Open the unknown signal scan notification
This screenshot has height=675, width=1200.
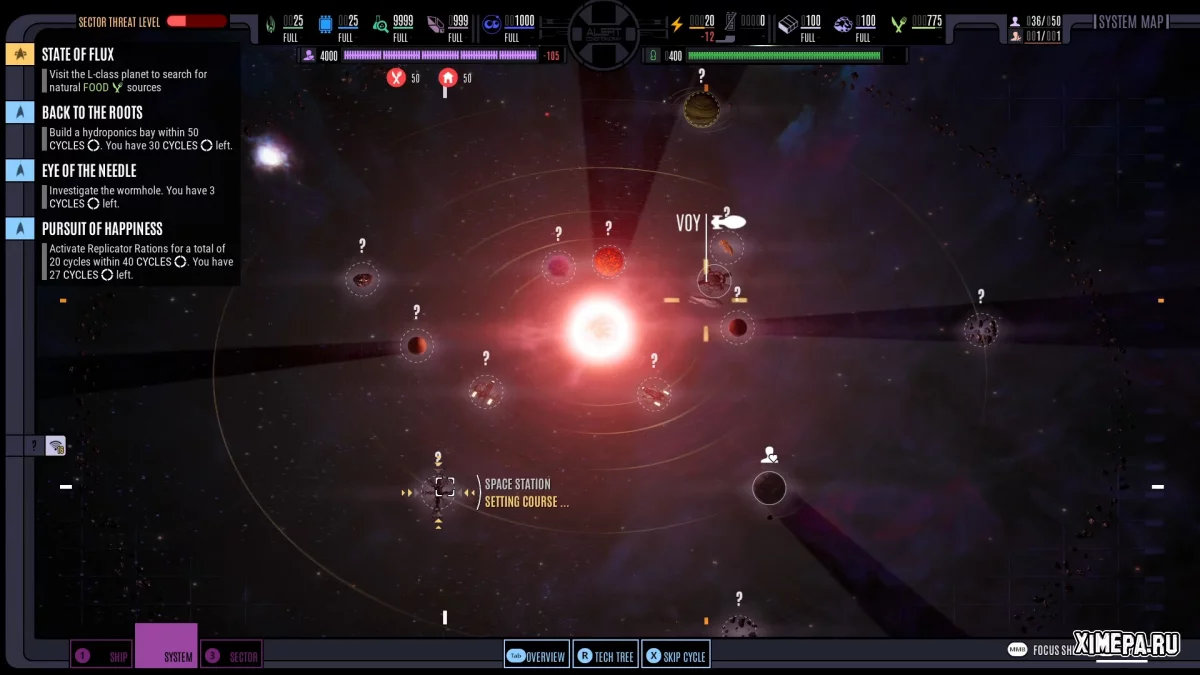55,446
